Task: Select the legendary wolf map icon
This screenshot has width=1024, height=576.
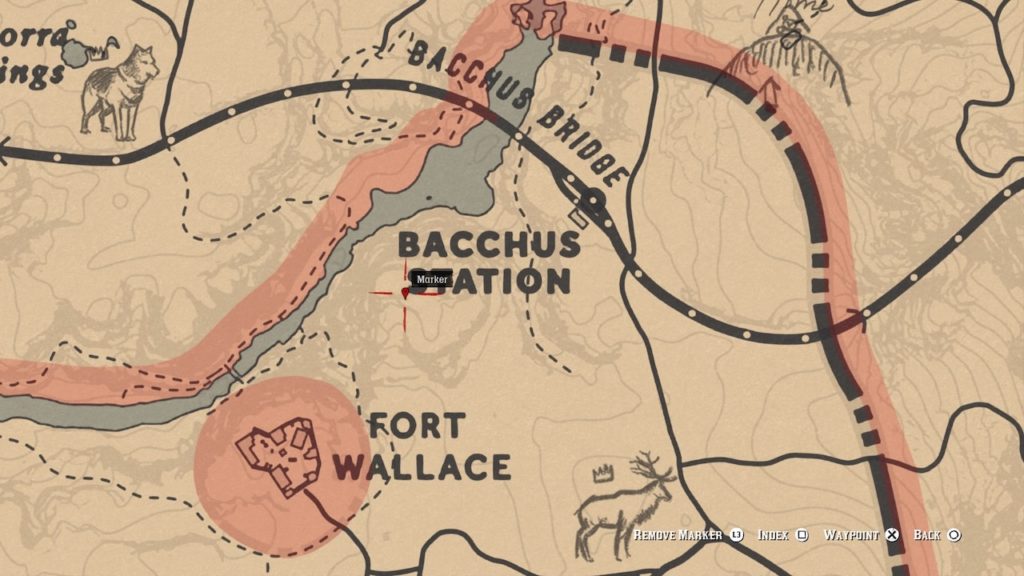Action: click(120, 90)
